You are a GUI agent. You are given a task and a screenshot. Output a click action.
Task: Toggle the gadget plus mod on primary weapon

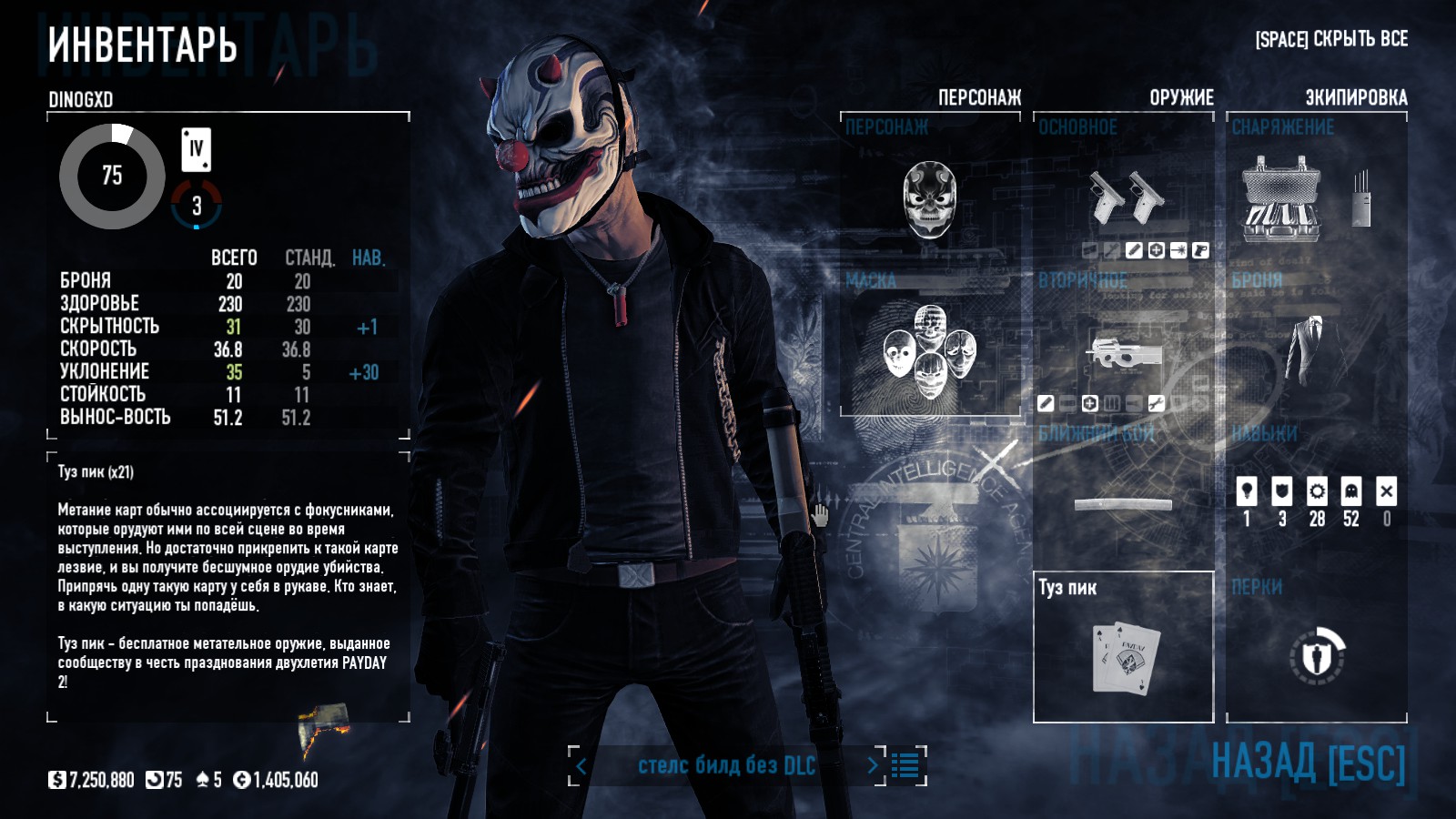(1156, 249)
